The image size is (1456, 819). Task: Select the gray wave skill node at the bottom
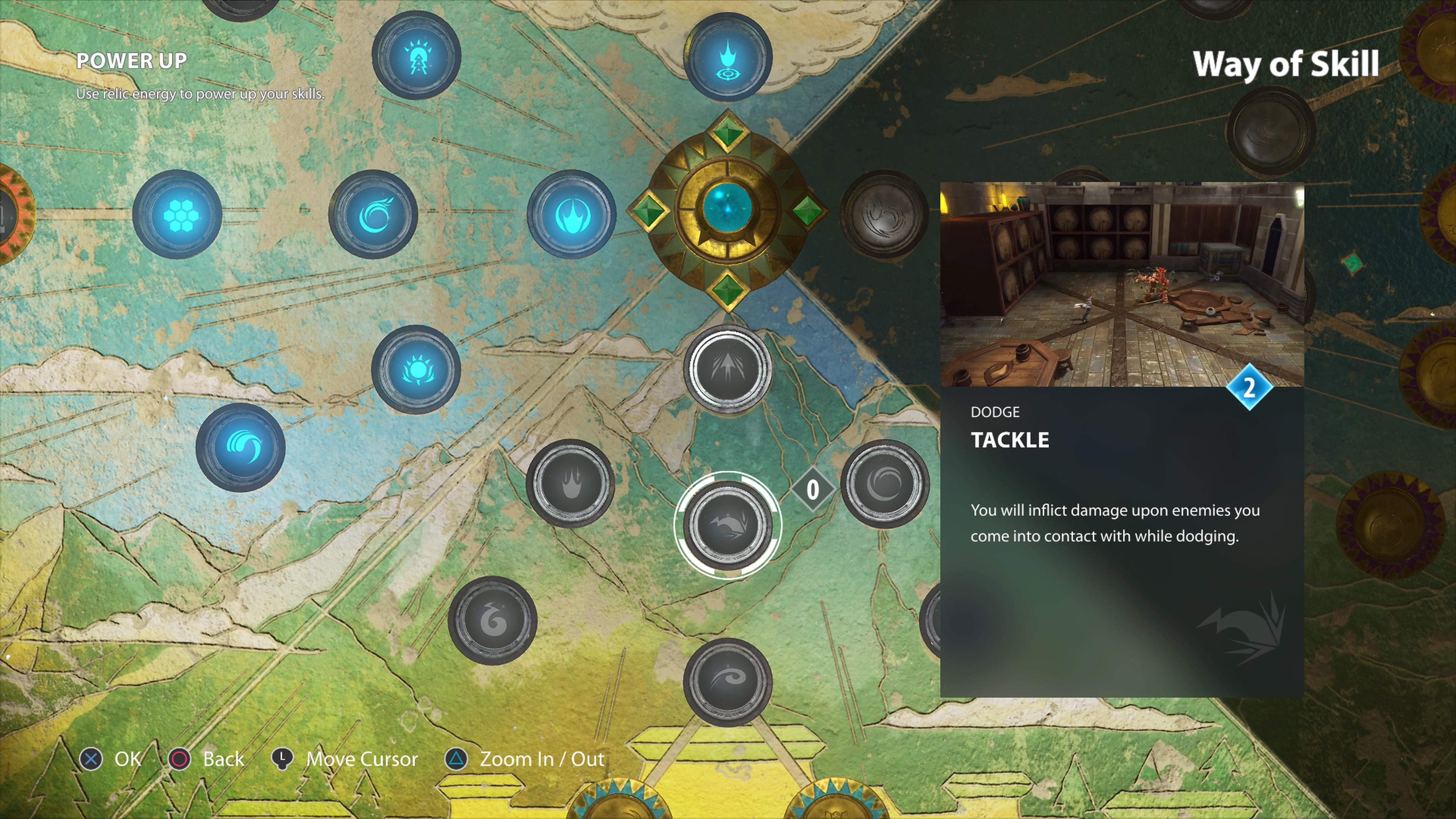pos(729,678)
